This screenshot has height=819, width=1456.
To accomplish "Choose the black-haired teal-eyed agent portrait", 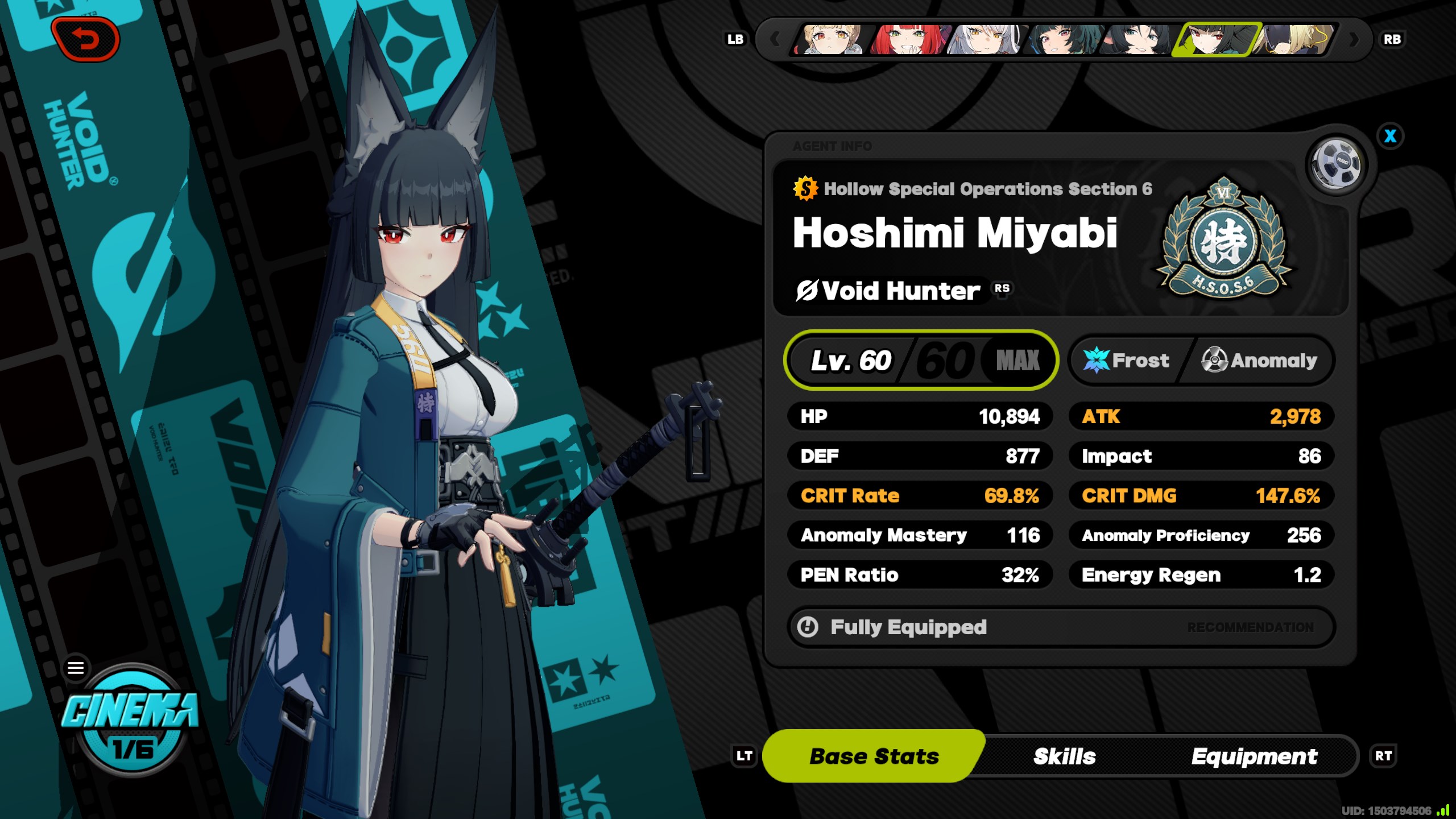I will (x=1137, y=39).
